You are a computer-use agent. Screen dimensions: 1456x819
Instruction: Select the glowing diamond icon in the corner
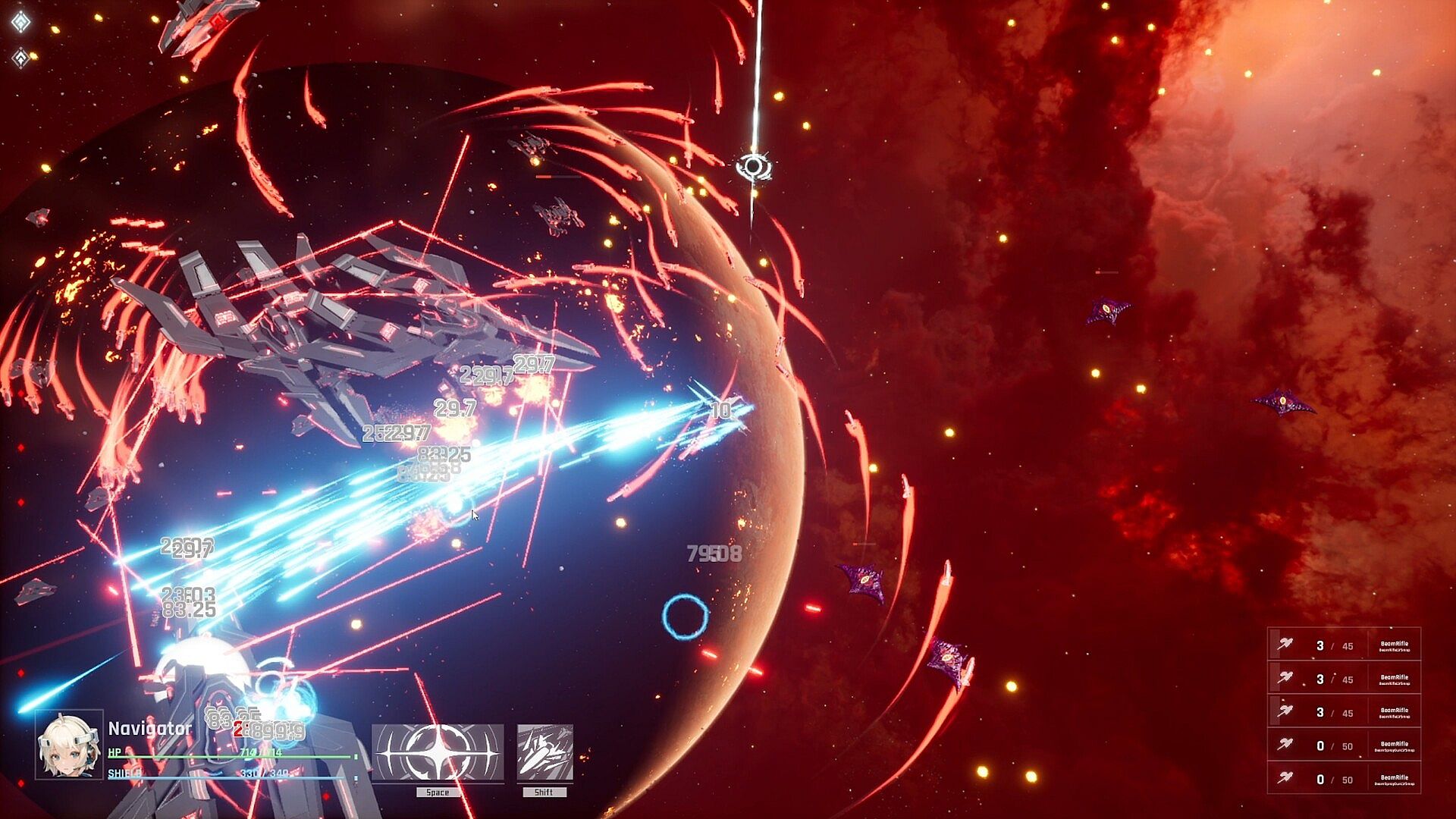[20, 22]
